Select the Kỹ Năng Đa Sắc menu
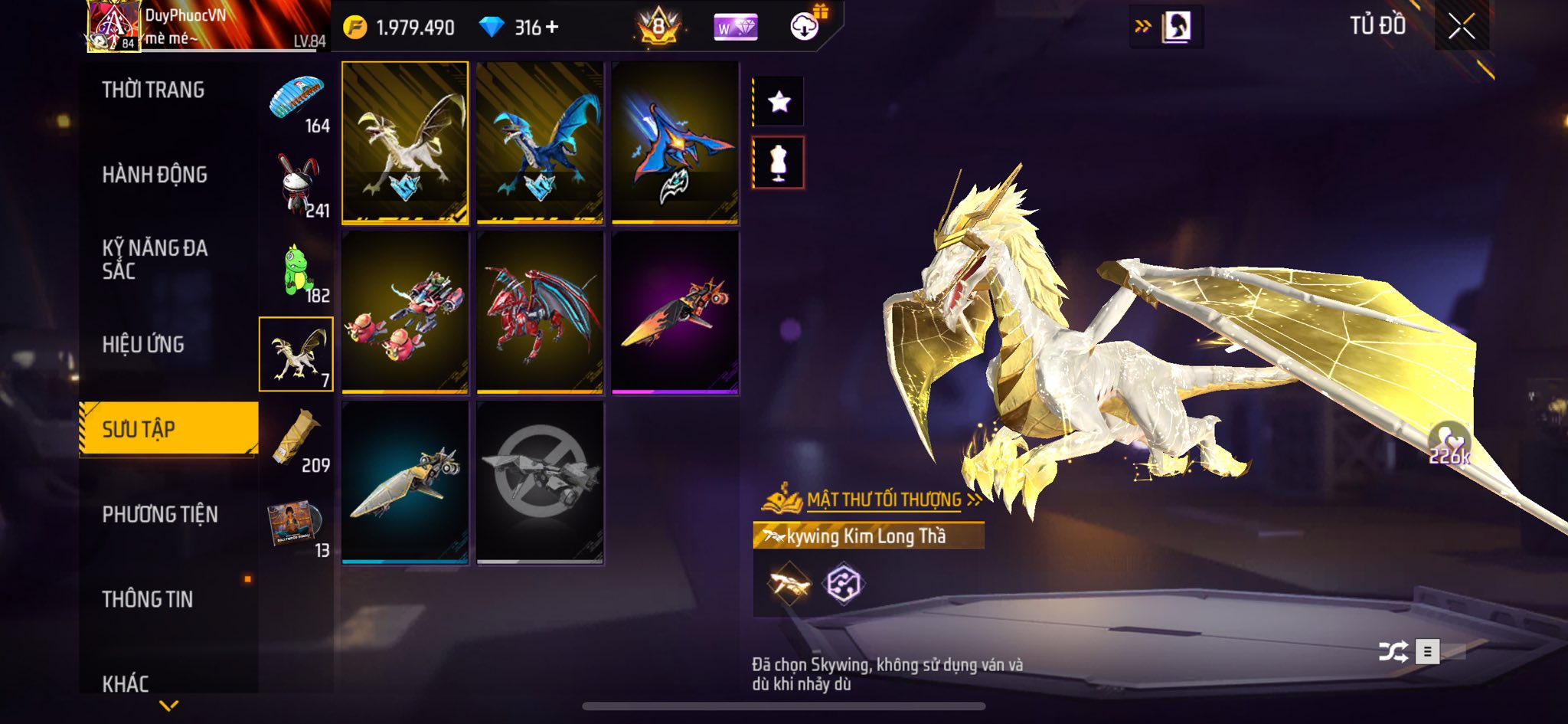The image size is (1568, 724). [155, 260]
